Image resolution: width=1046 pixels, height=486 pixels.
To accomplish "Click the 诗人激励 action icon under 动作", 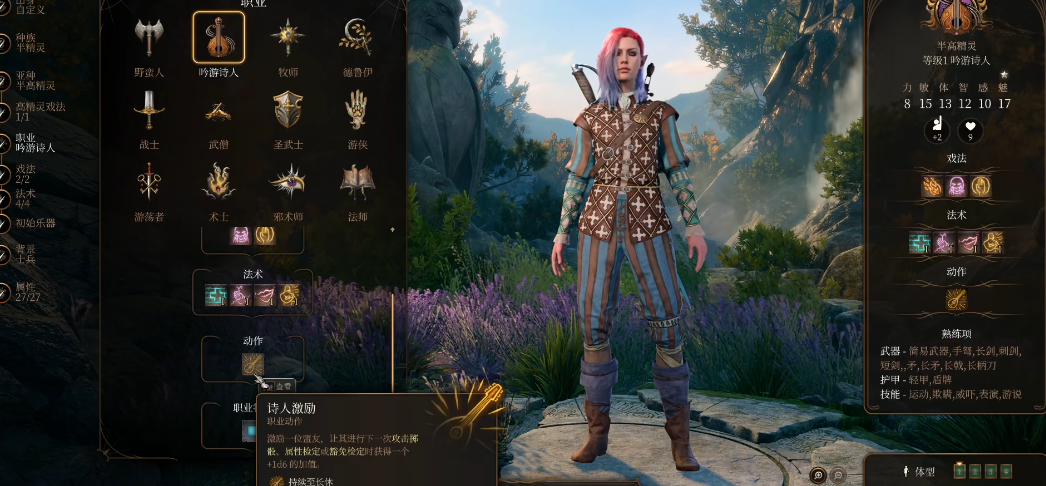I will [252, 367].
